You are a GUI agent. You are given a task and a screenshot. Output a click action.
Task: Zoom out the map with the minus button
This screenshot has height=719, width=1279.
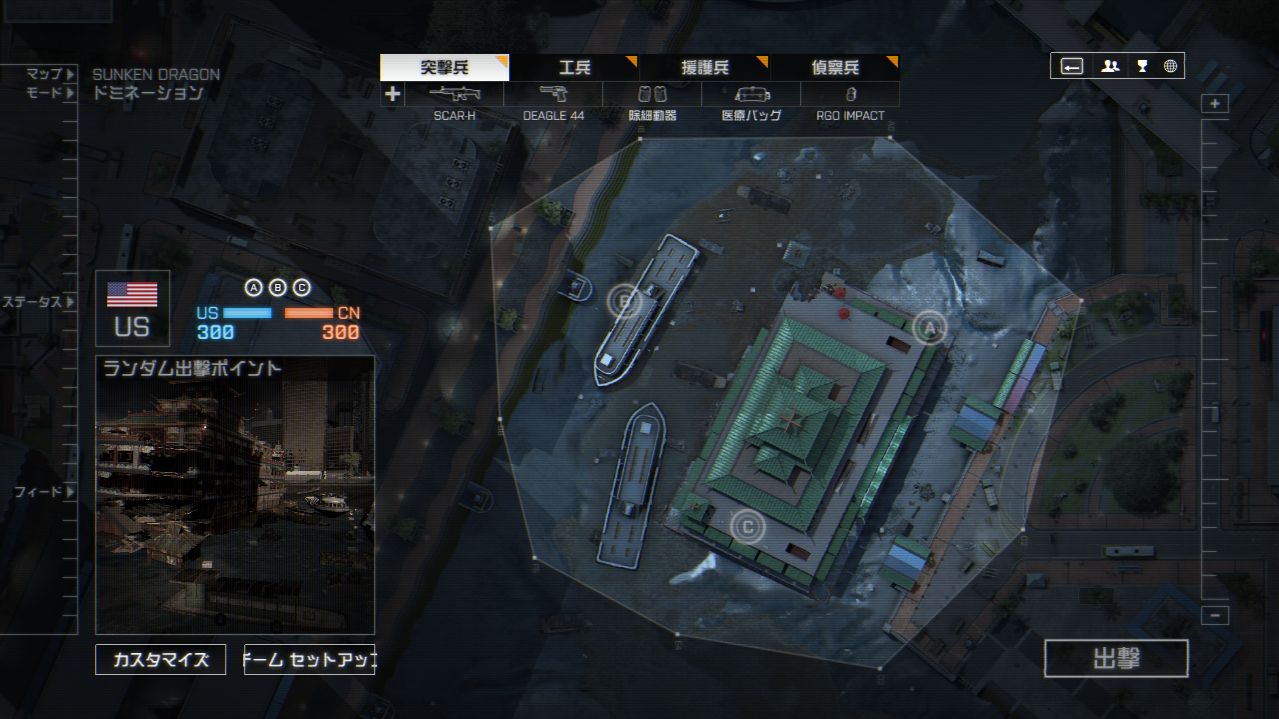(x=1215, y=616)
